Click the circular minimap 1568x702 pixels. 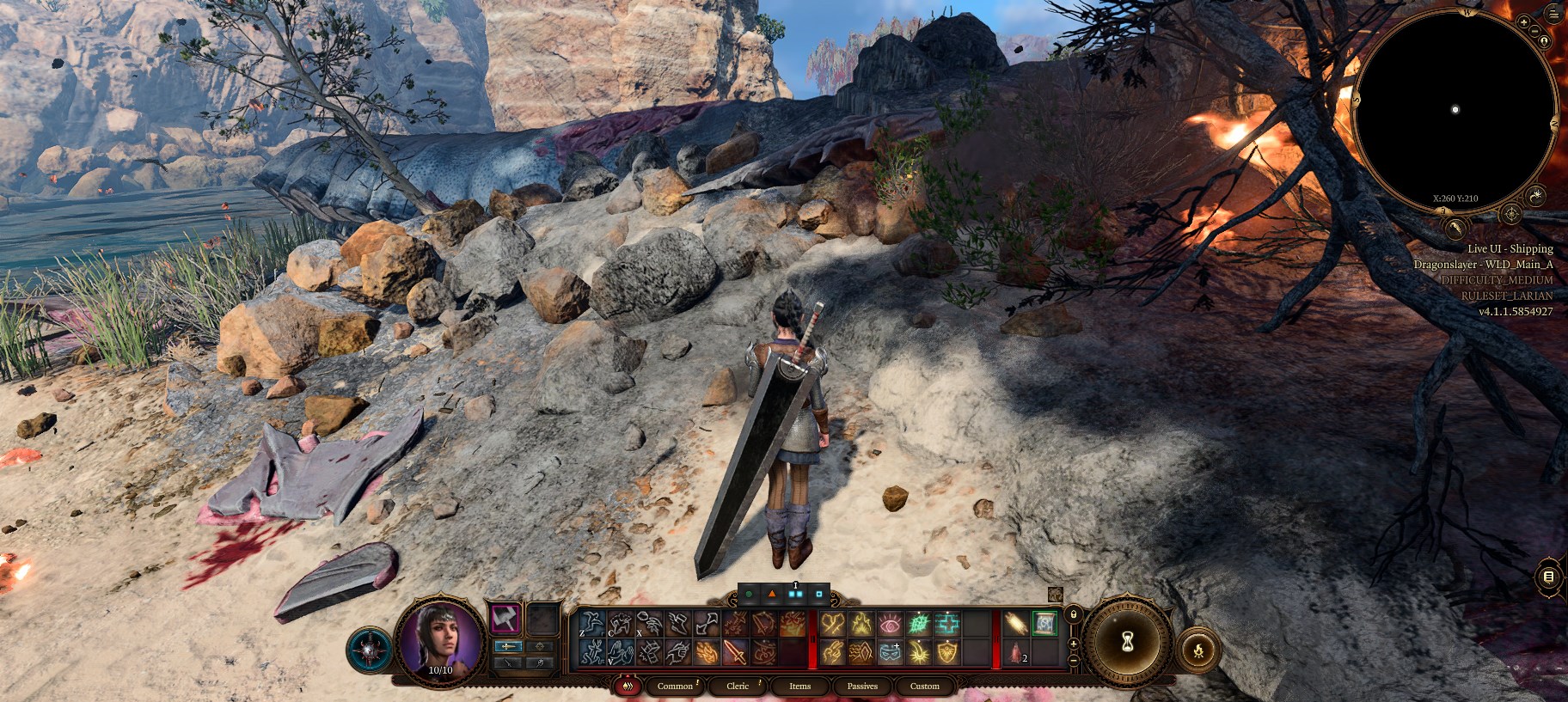(x=1455, y=109)
